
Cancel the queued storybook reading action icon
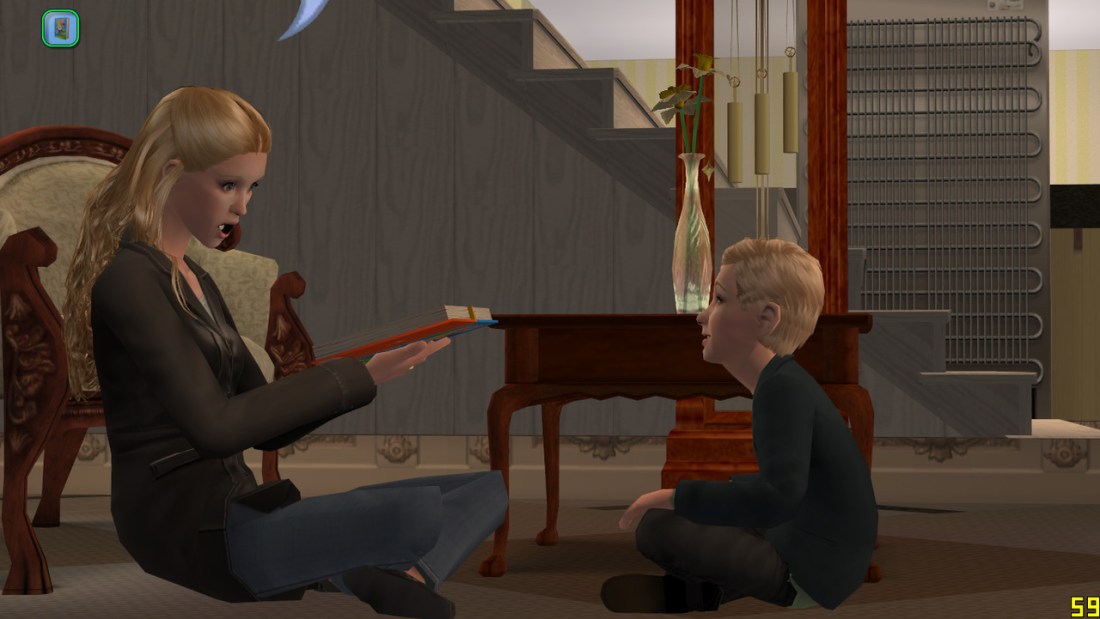click(x=60, y=28)
